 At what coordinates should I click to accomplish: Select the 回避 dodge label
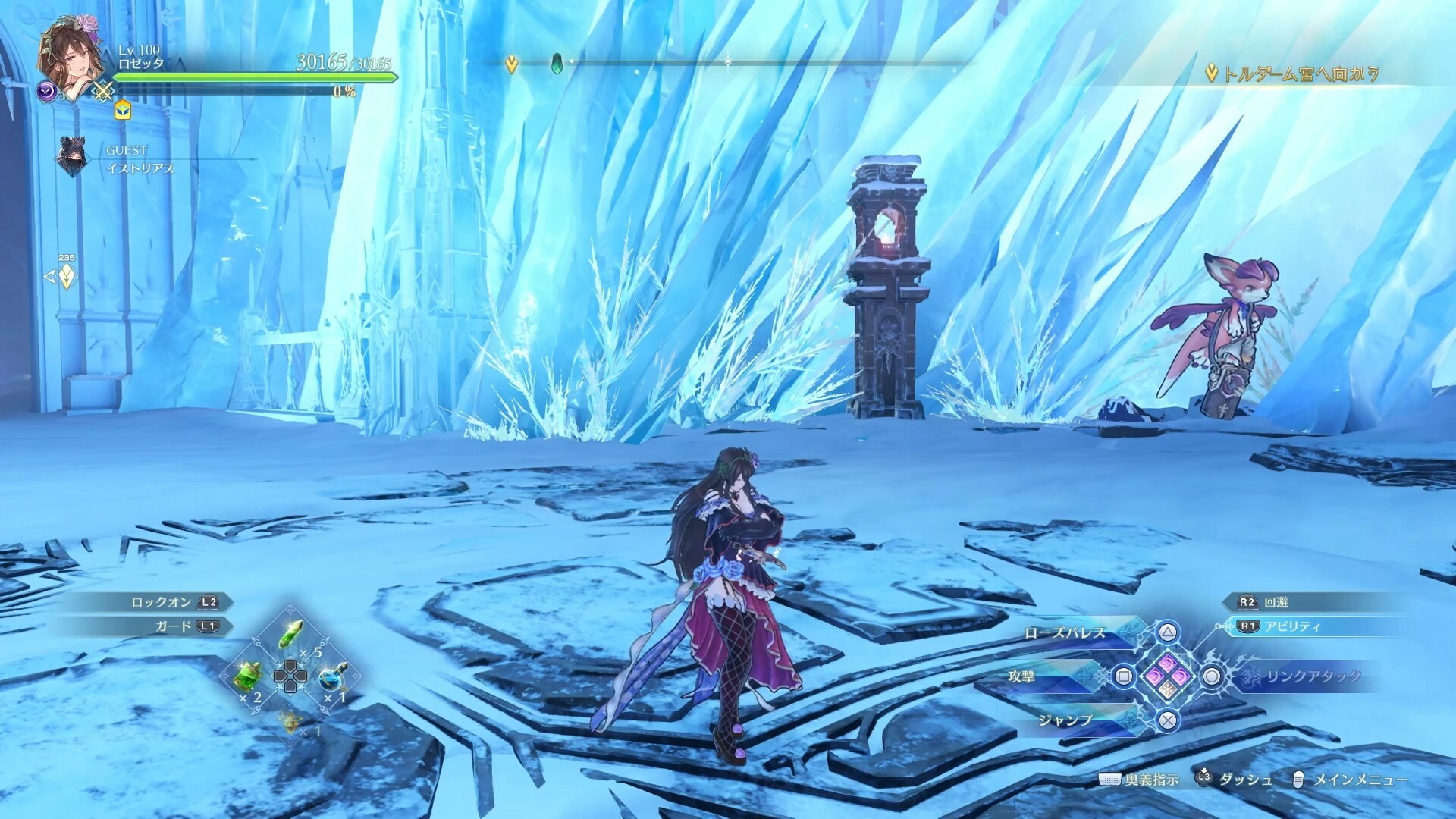(x=1276, y=602)
